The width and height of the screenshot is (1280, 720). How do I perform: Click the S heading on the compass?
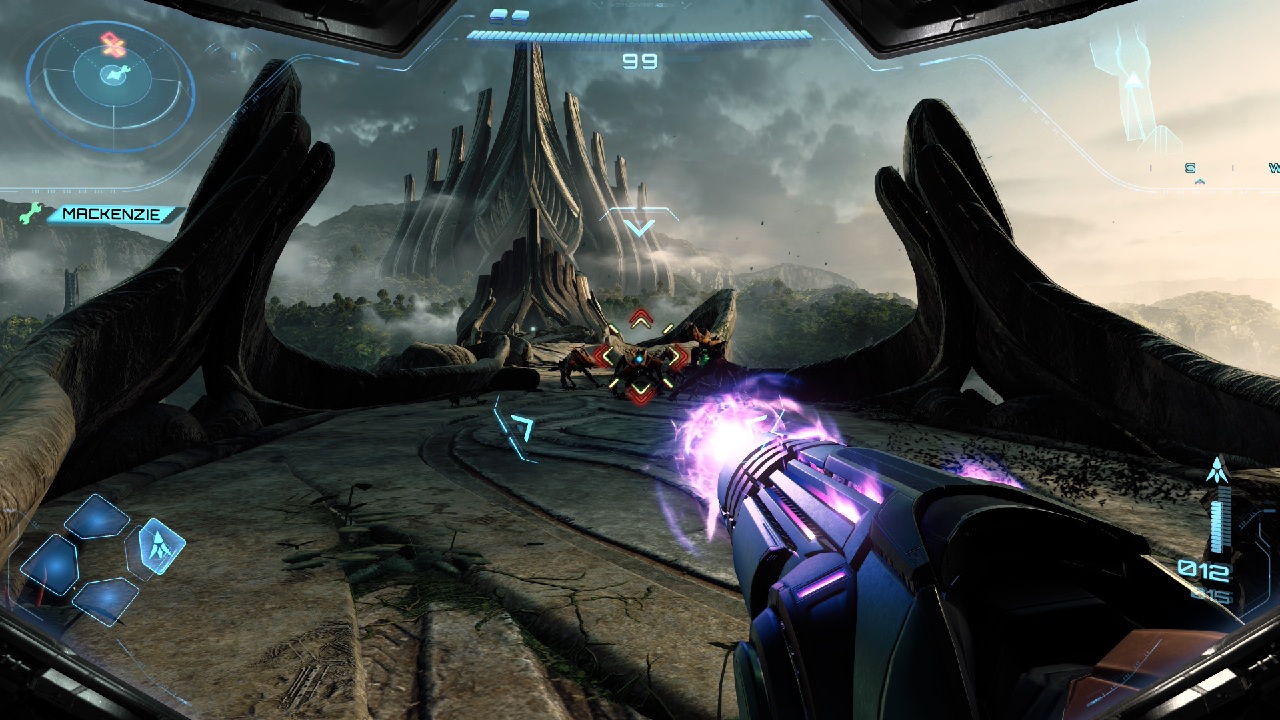[1191, 169]
